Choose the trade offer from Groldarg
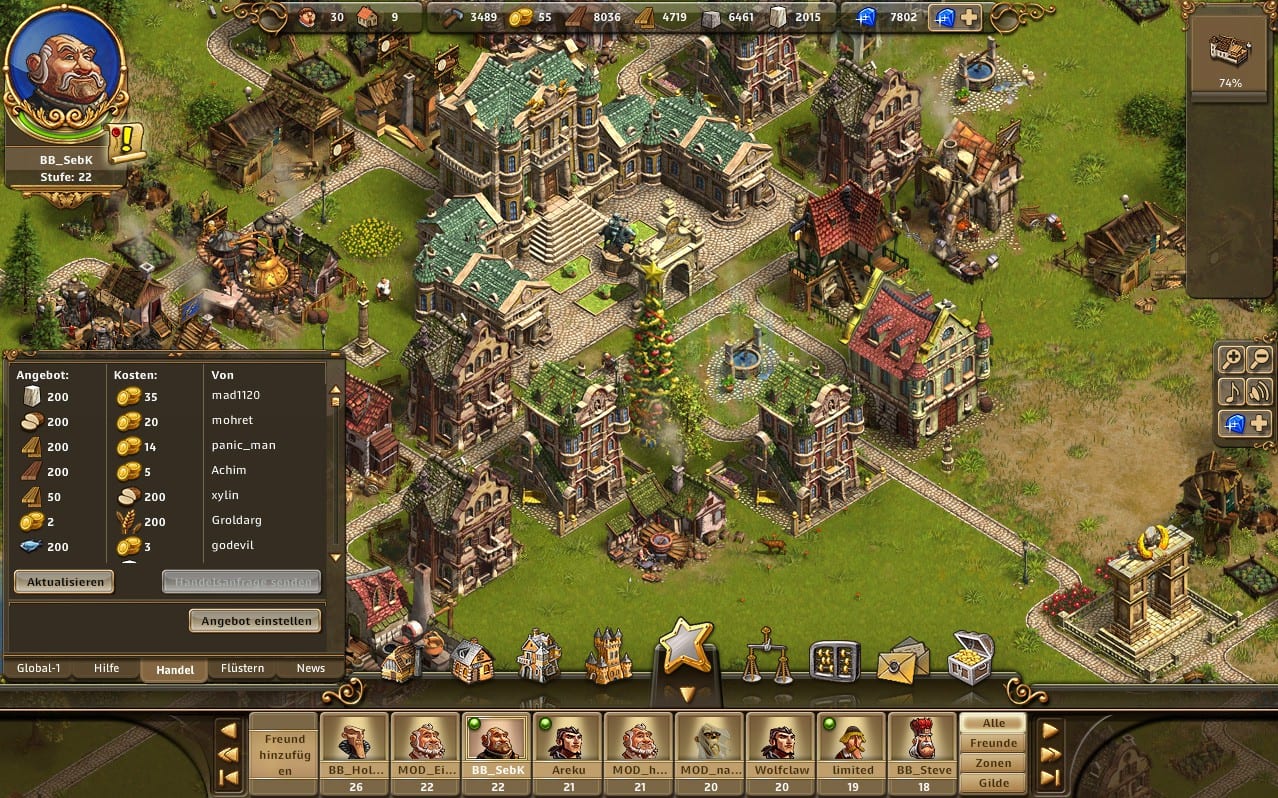The width and height of the screenshot is (1278, 798). (x=170, y=521)
